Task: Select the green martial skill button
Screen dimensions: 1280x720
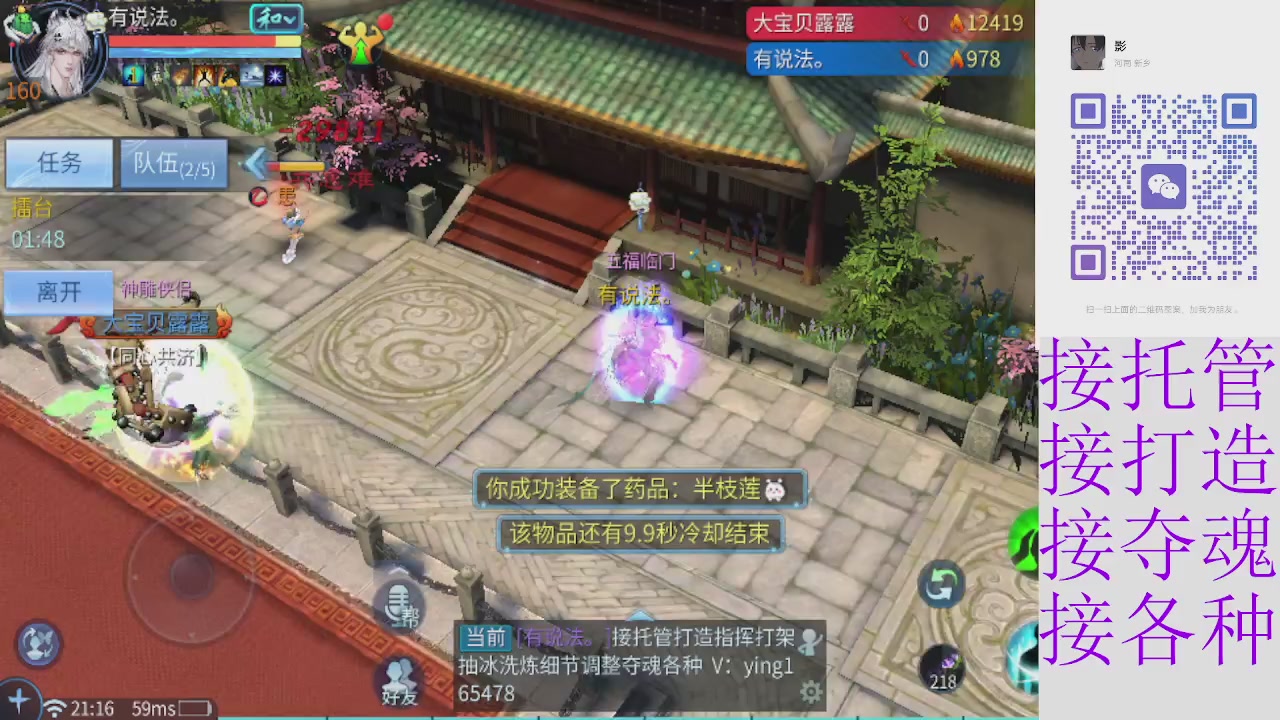Action: coord(1030,540)
